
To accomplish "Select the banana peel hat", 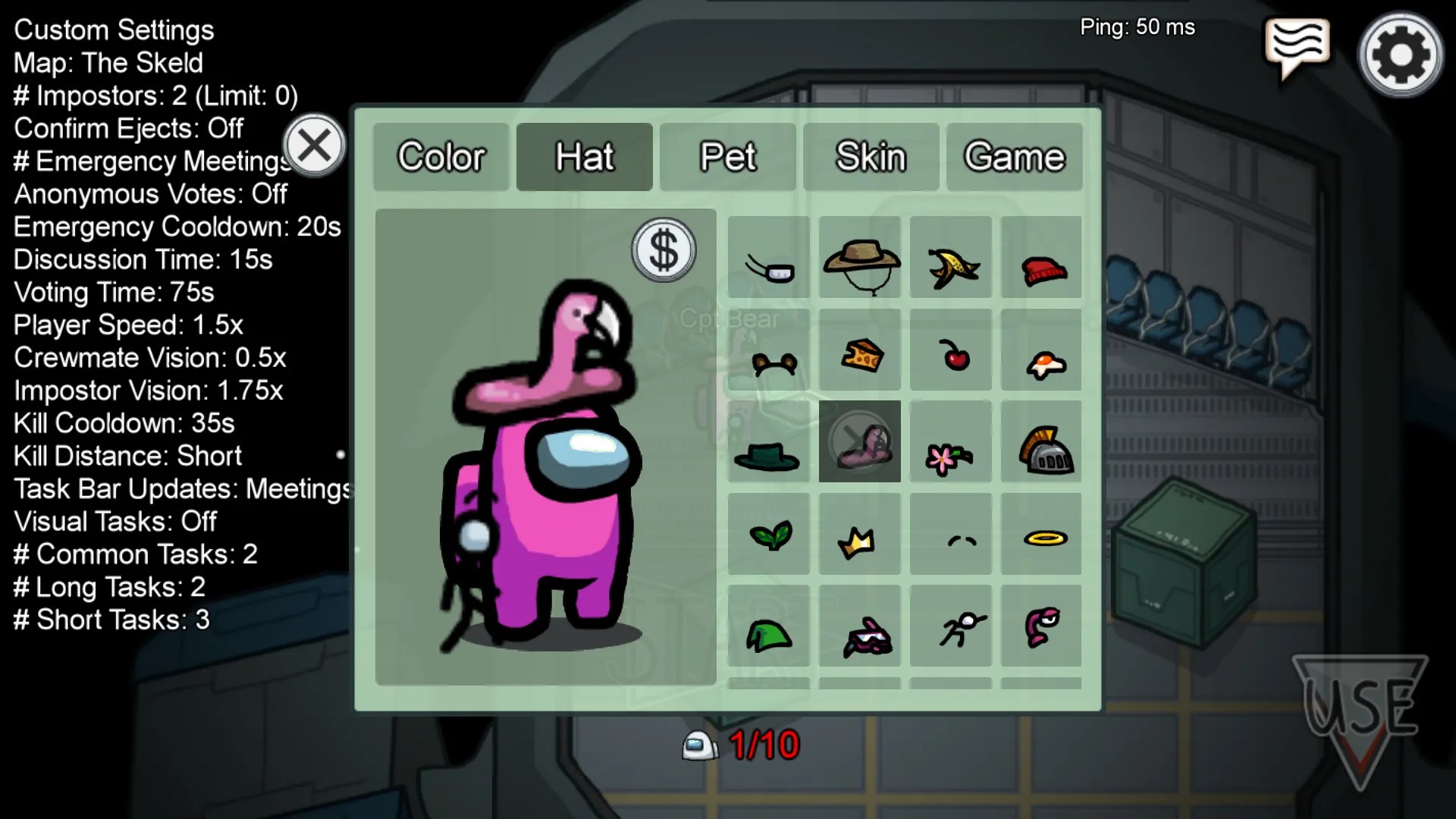I will 950,262.
